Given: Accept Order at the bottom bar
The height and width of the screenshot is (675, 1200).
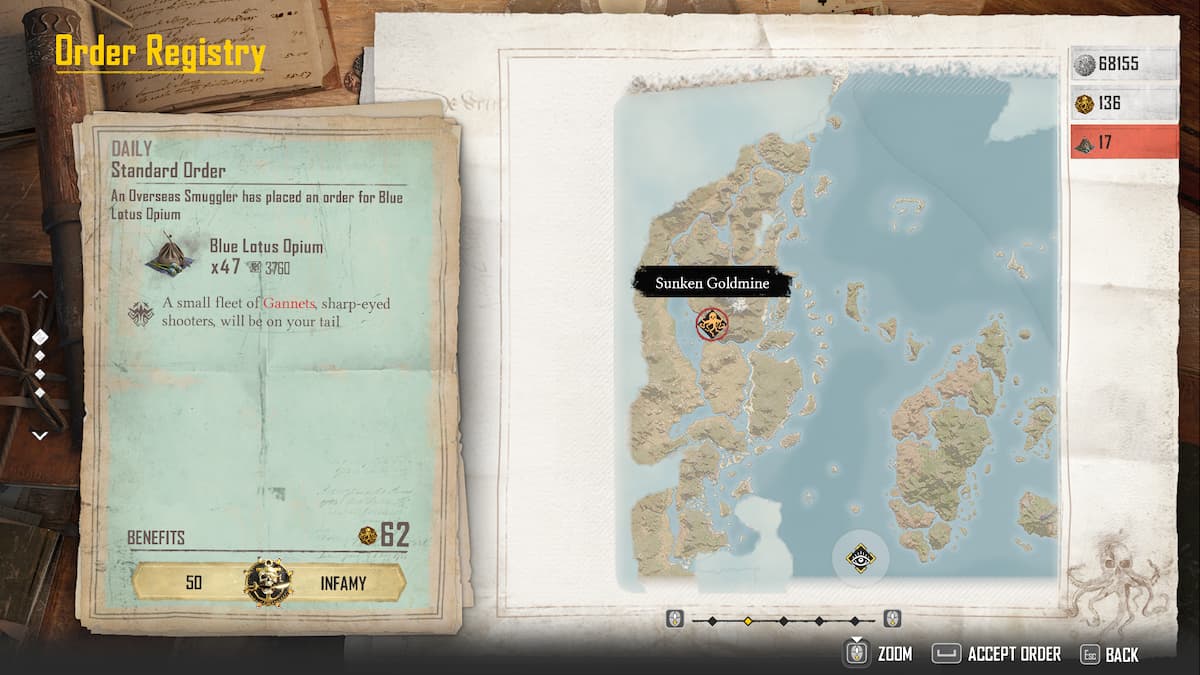Looking at the screenshot, I should point(996,654).
